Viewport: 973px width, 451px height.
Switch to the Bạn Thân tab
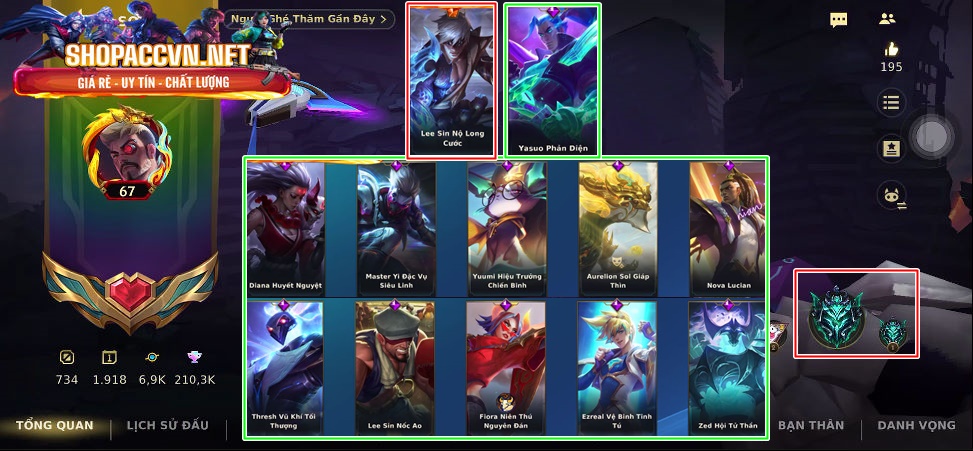click(810, 426)
